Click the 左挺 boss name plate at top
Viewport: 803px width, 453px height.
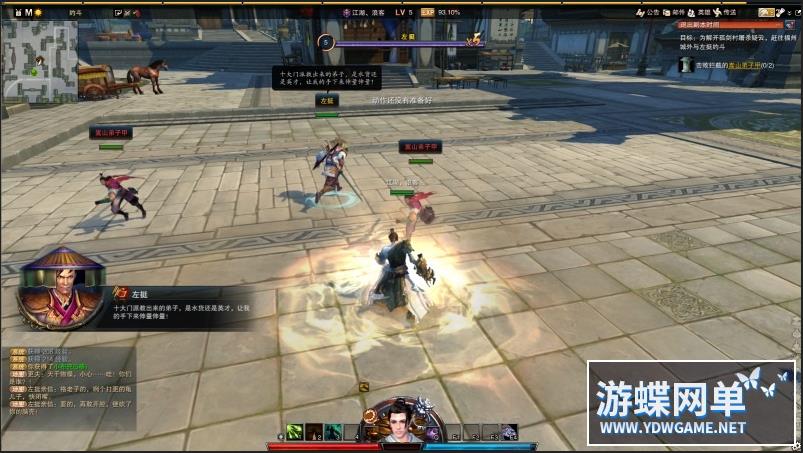coord(406,37)
